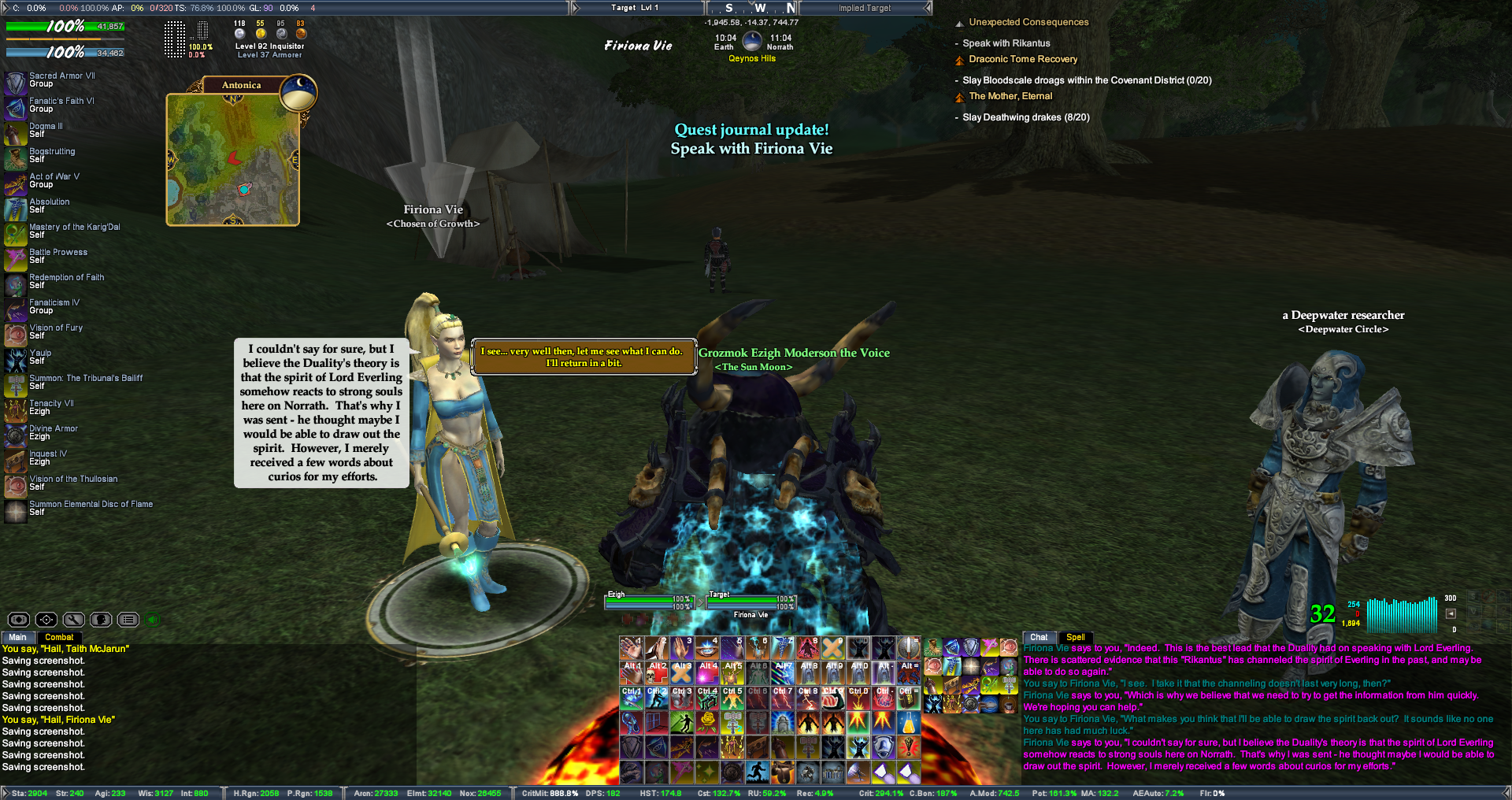Select The Mother, Eternal quest tracker

click(x=1010, y=96)
